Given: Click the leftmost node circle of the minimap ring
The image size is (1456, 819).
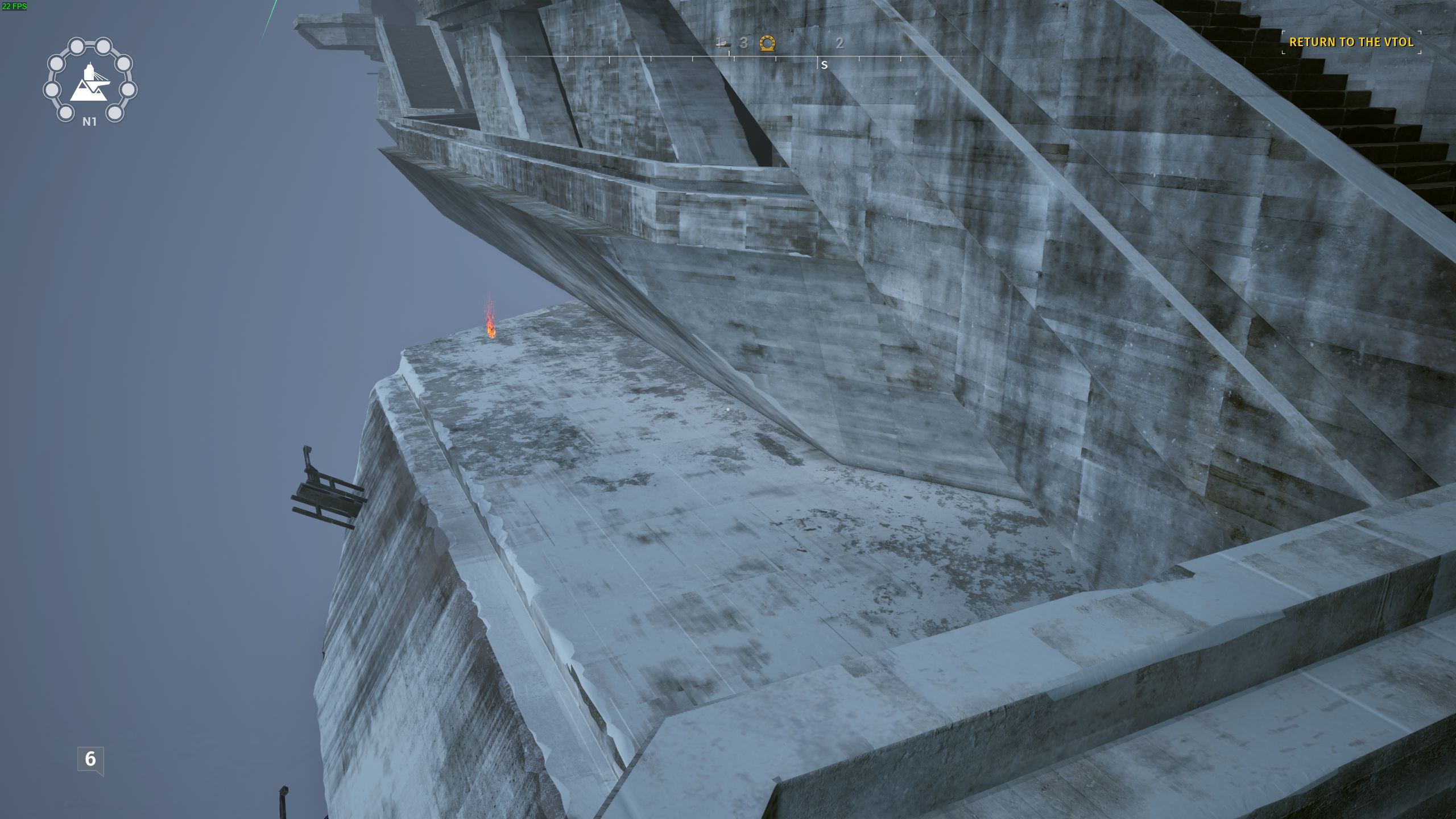Looking at the screenshot, I should [52, 90].
